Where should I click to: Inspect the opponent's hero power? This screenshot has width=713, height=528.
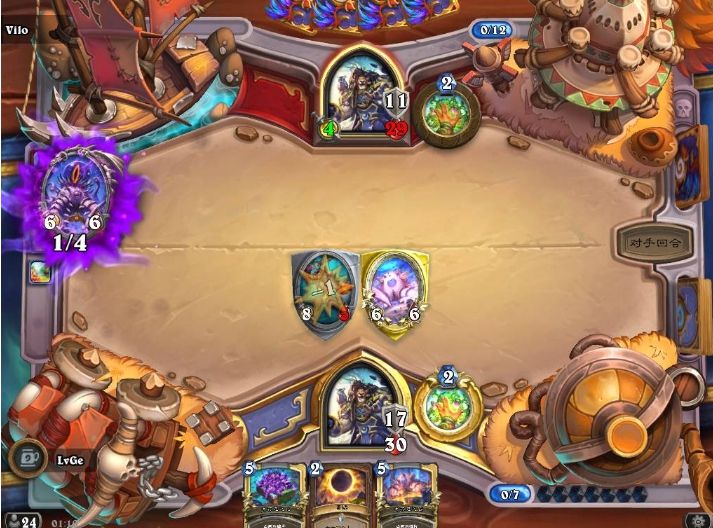pyautogui.click(x=446, y=109)
